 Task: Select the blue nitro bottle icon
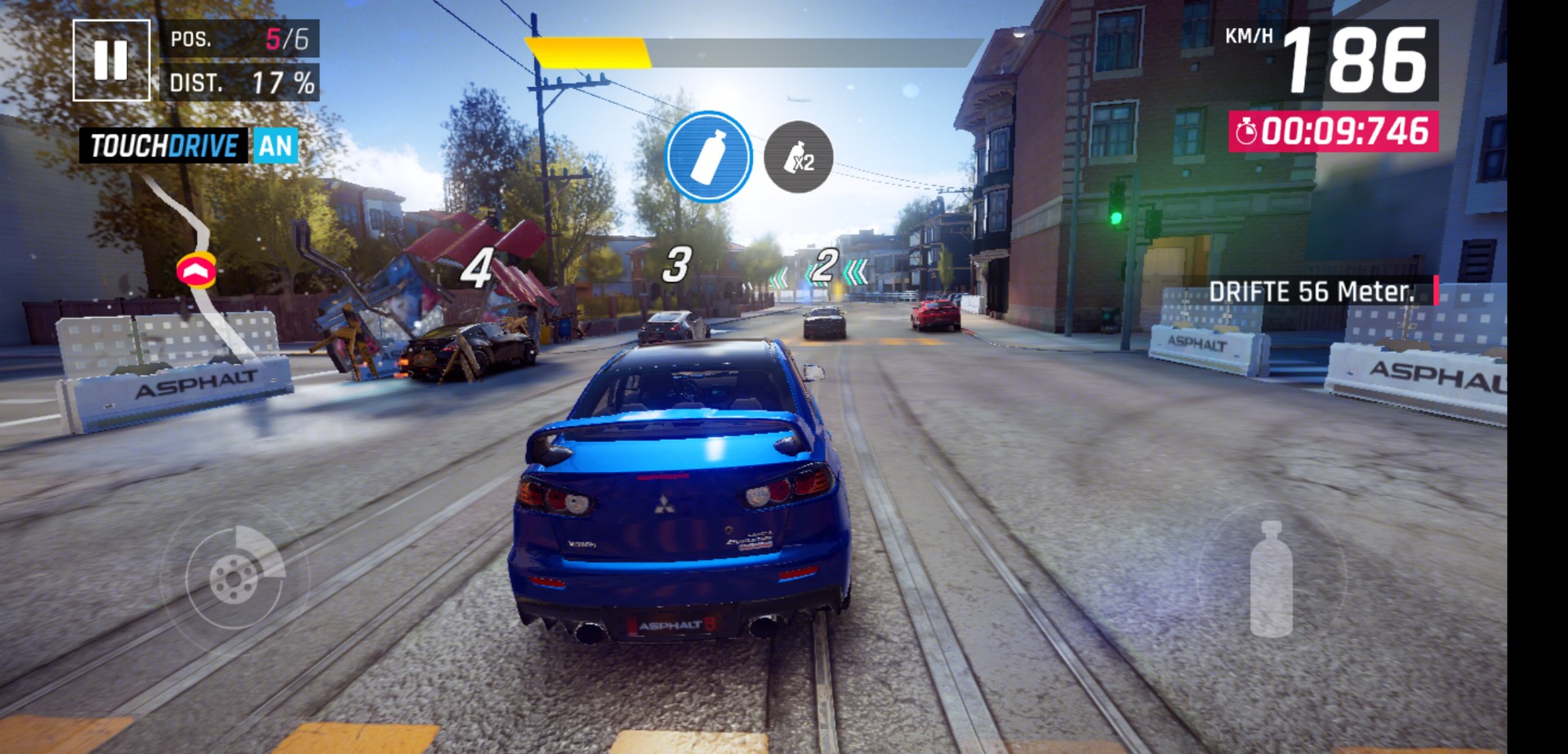tap(708, 156)
